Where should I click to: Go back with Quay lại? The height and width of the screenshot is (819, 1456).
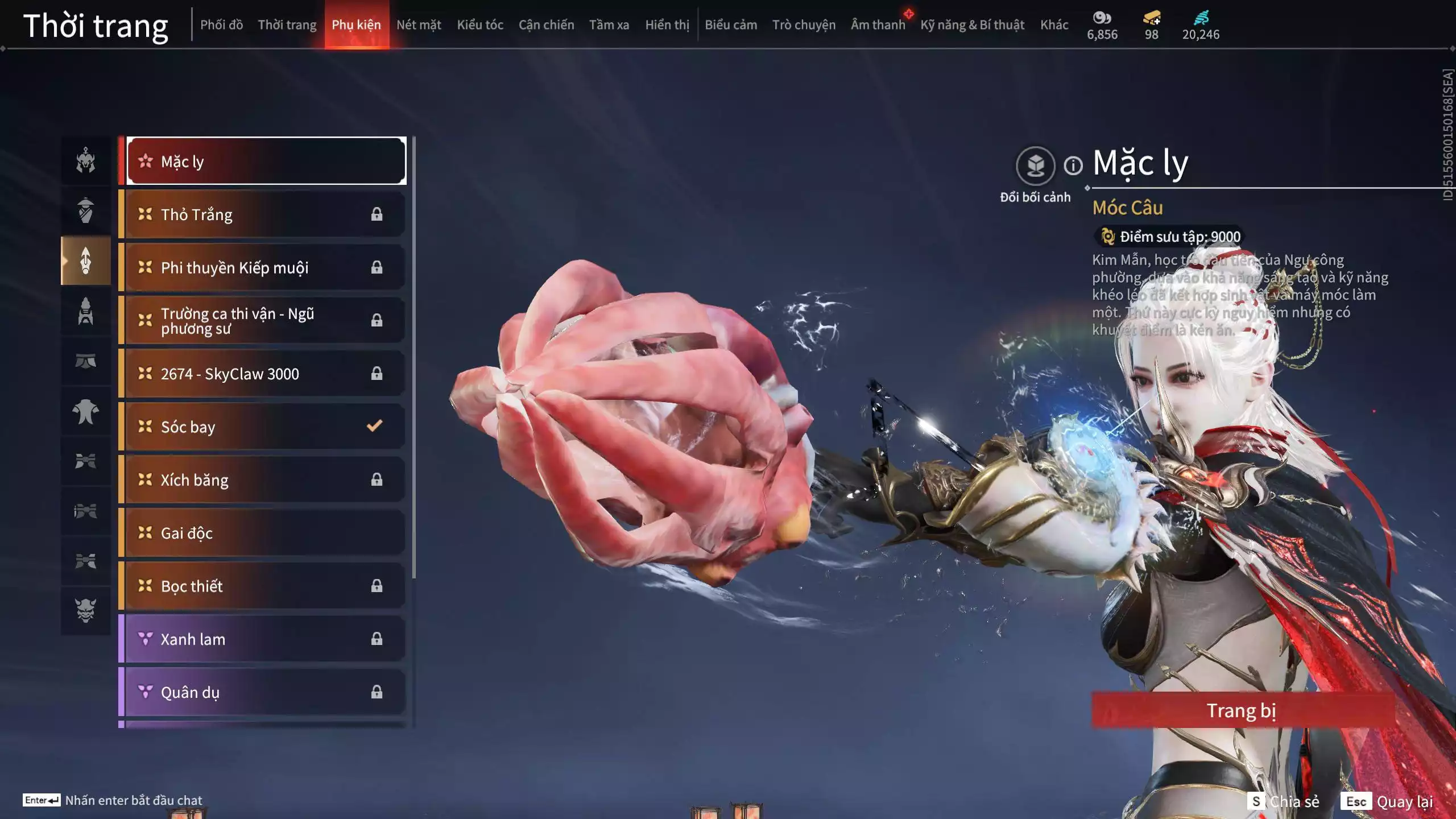click(1389, 801)
